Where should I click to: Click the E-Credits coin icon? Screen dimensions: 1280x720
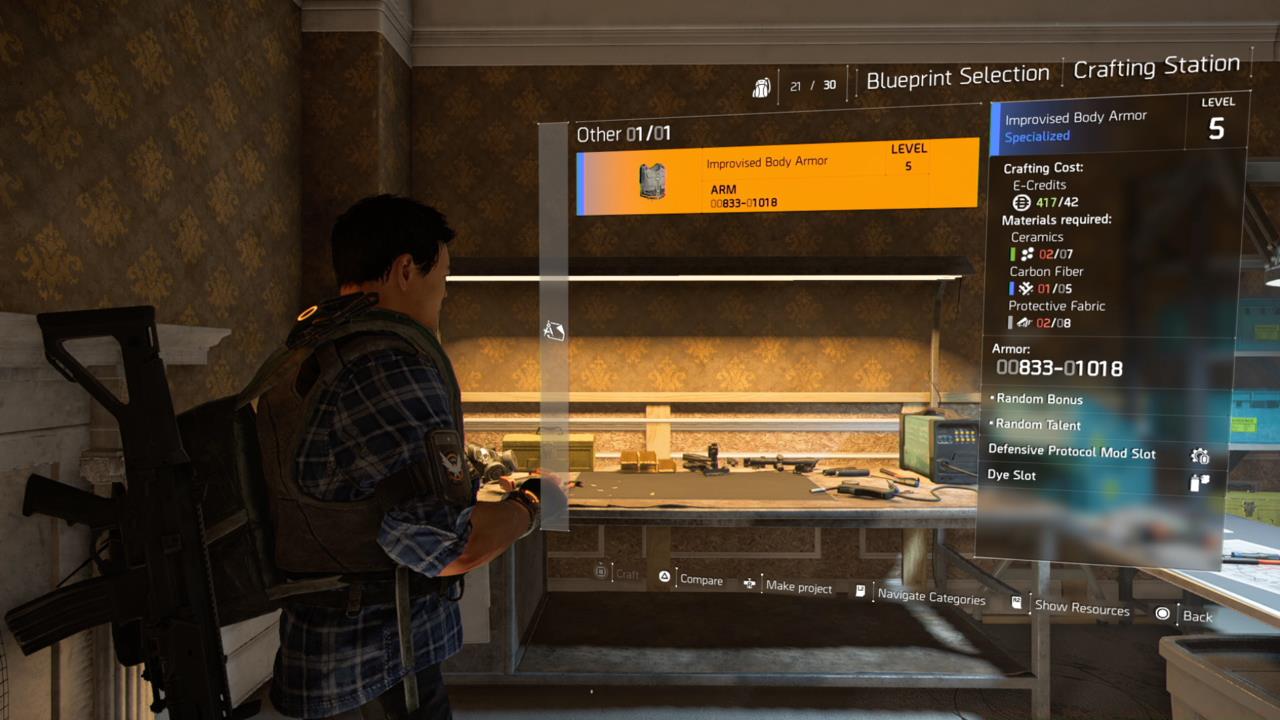click(1021, 202)
